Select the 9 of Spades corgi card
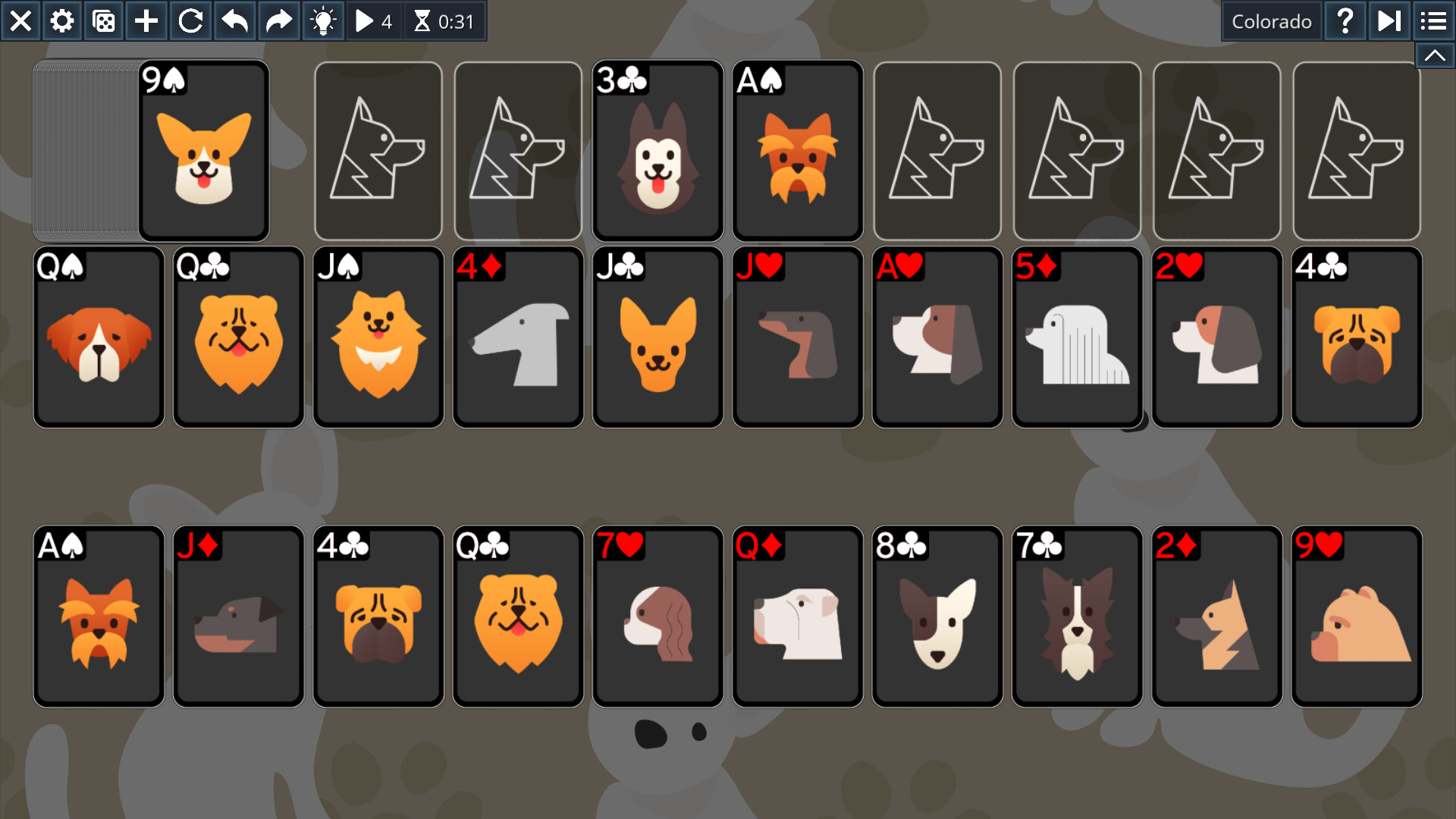 tap(203, 149)
